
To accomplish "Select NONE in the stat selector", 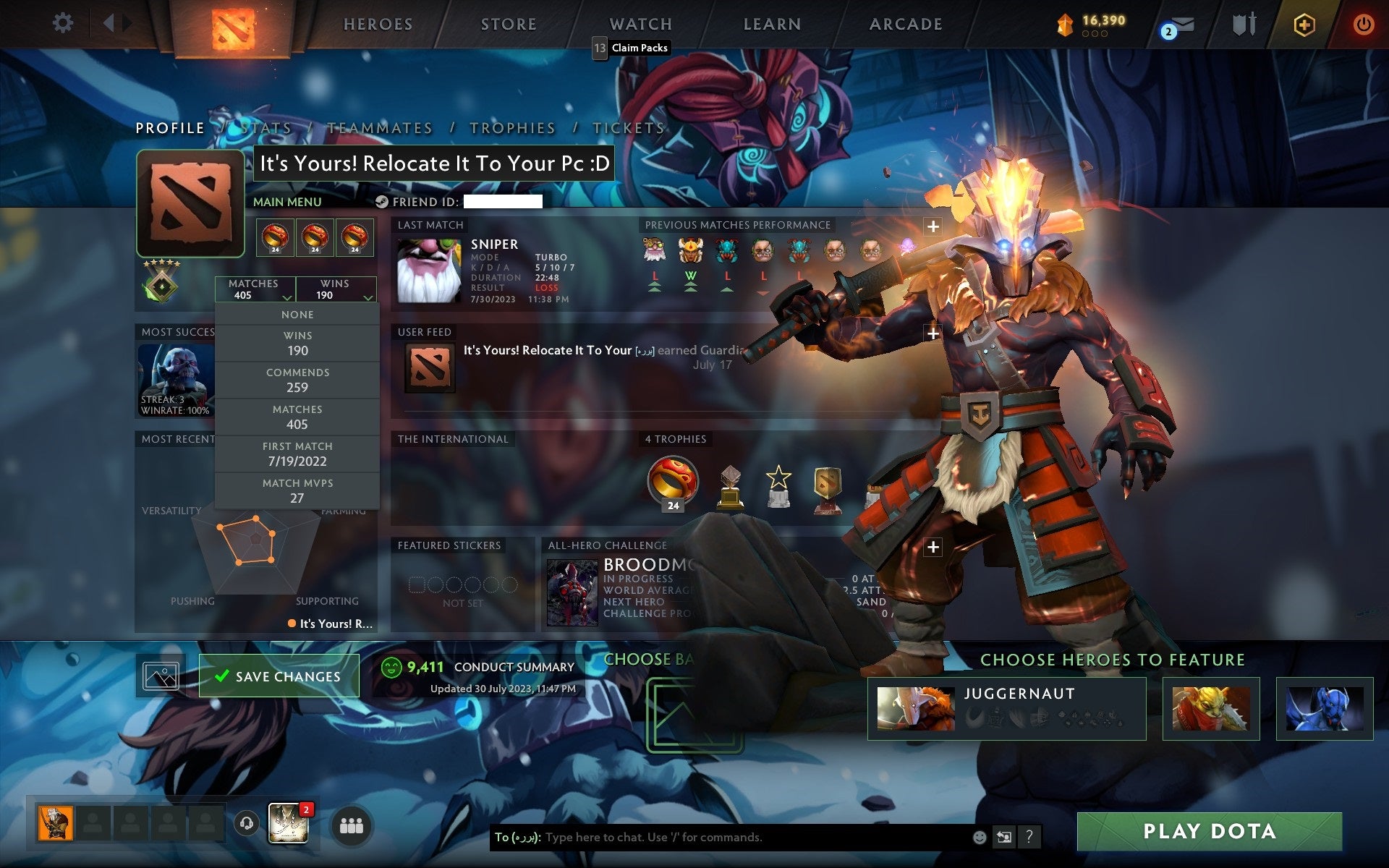I will coord(297,314).
